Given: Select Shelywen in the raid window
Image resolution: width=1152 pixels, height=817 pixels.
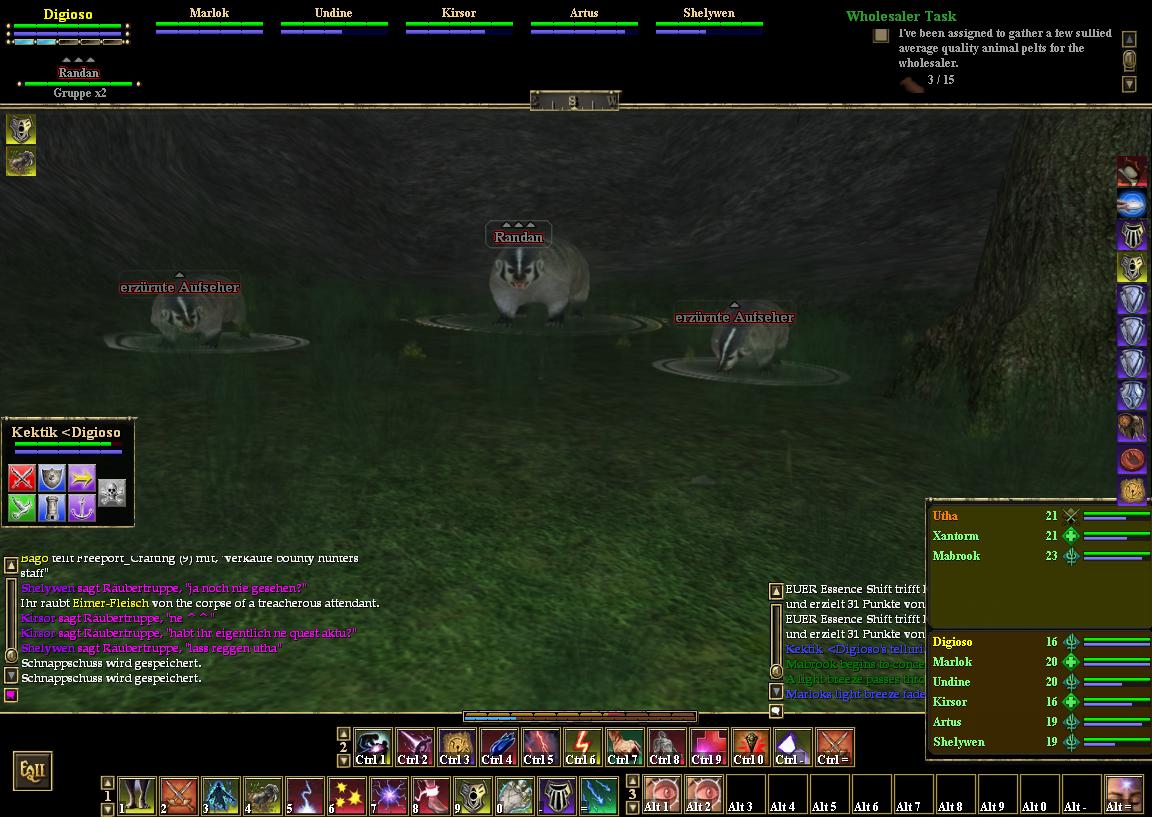Looking at the screenshot, I should [x=959, y=742].
